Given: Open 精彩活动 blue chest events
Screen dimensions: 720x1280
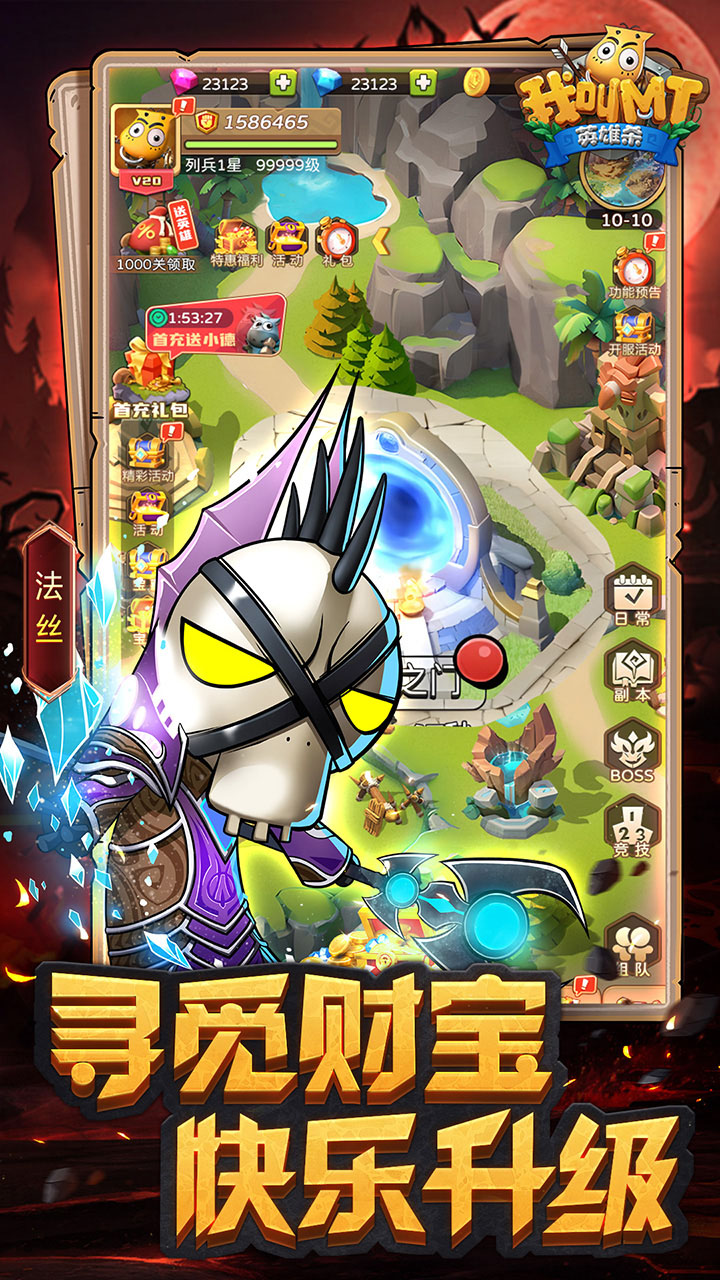Looking at the screenshot, I should 146,452.
